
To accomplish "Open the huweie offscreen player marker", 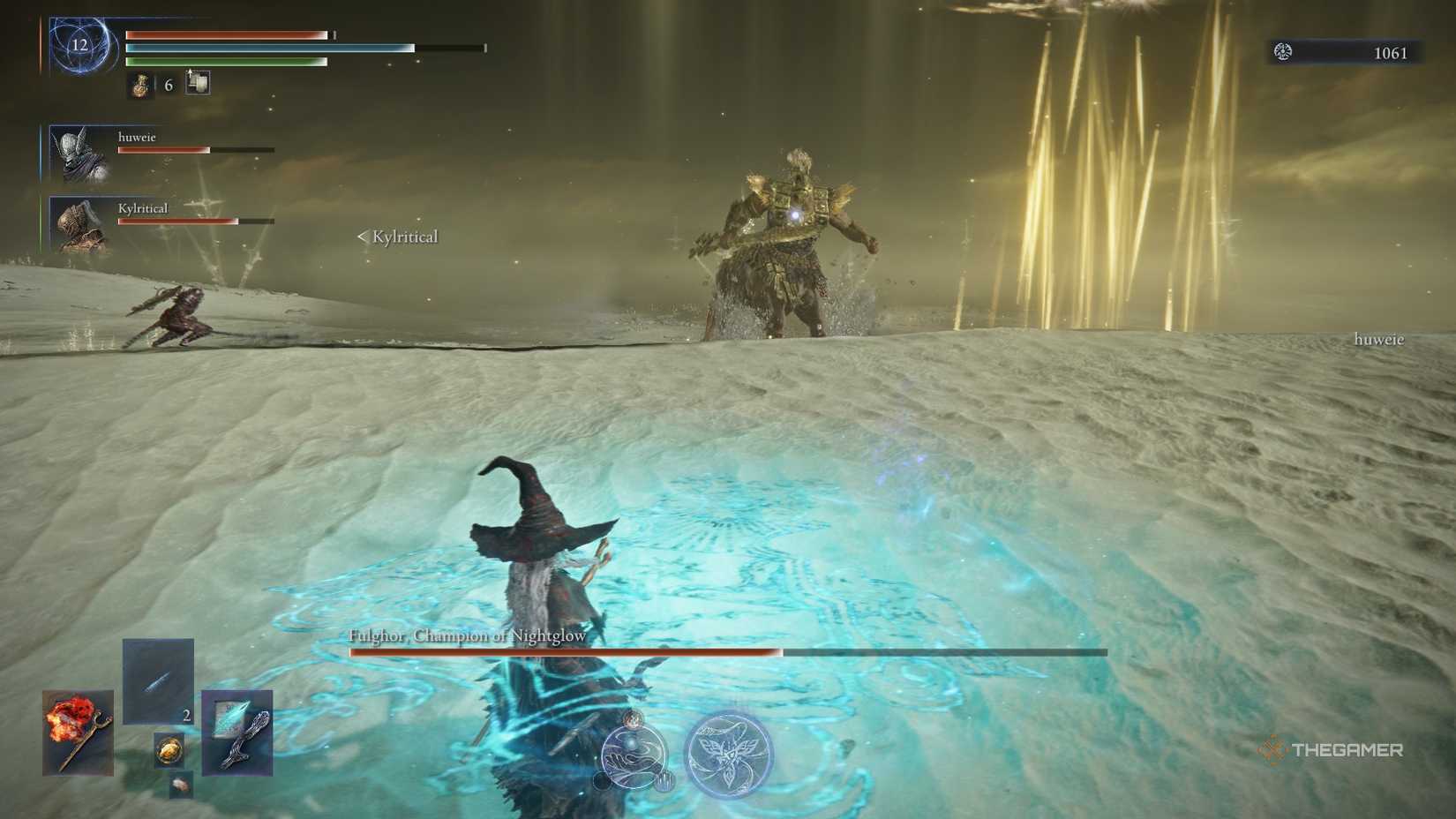I will tap(1377, 338).
